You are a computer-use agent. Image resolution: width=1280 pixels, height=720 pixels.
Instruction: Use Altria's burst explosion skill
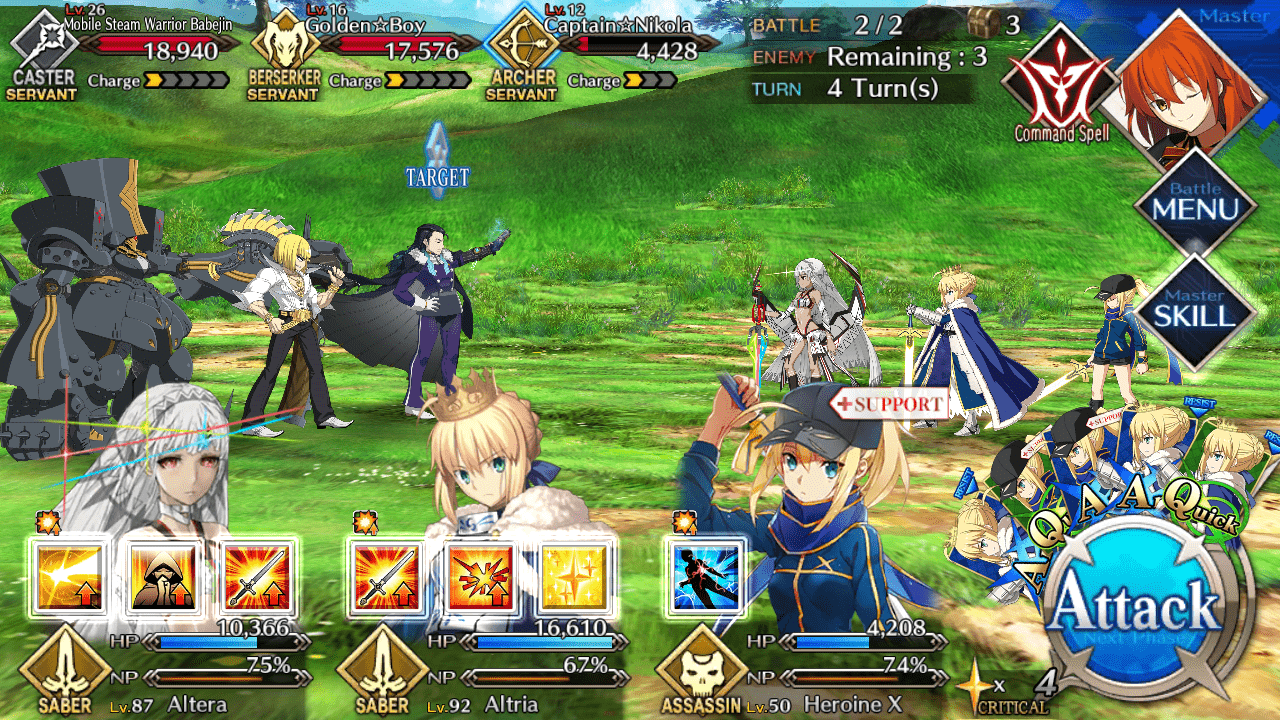[479, 578]
